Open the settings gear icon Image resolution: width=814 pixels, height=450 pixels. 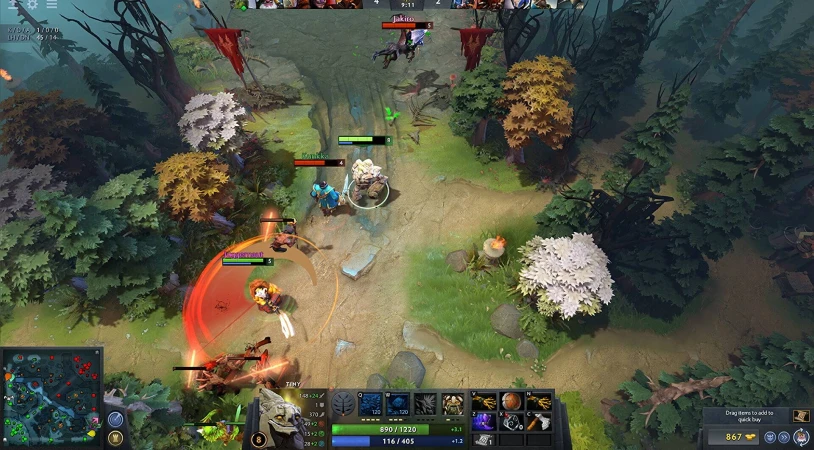[x=32, y=4]
